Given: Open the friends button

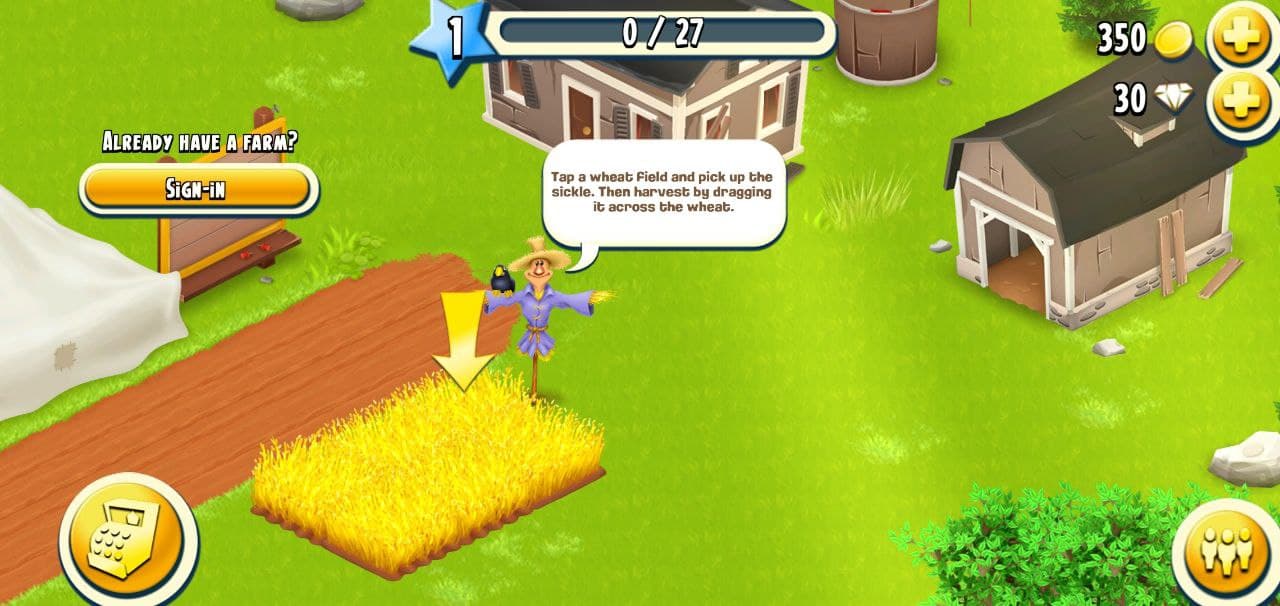Looking at the screenshot, I should click(x=1228, y=549).
